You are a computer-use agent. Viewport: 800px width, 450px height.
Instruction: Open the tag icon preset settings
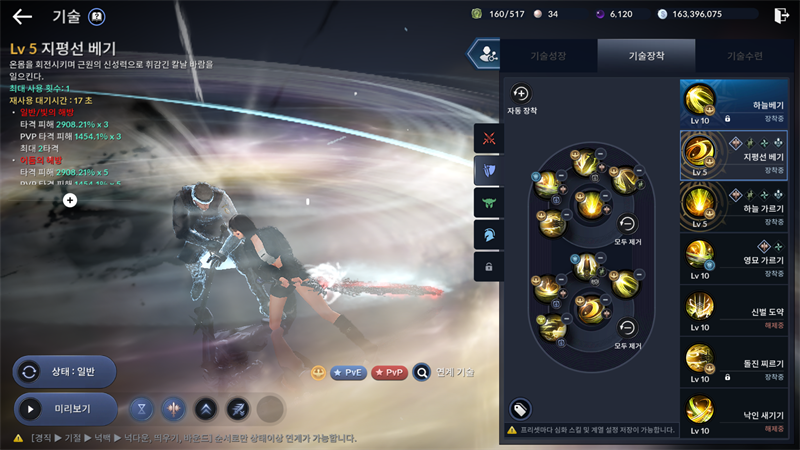[520, 408]
